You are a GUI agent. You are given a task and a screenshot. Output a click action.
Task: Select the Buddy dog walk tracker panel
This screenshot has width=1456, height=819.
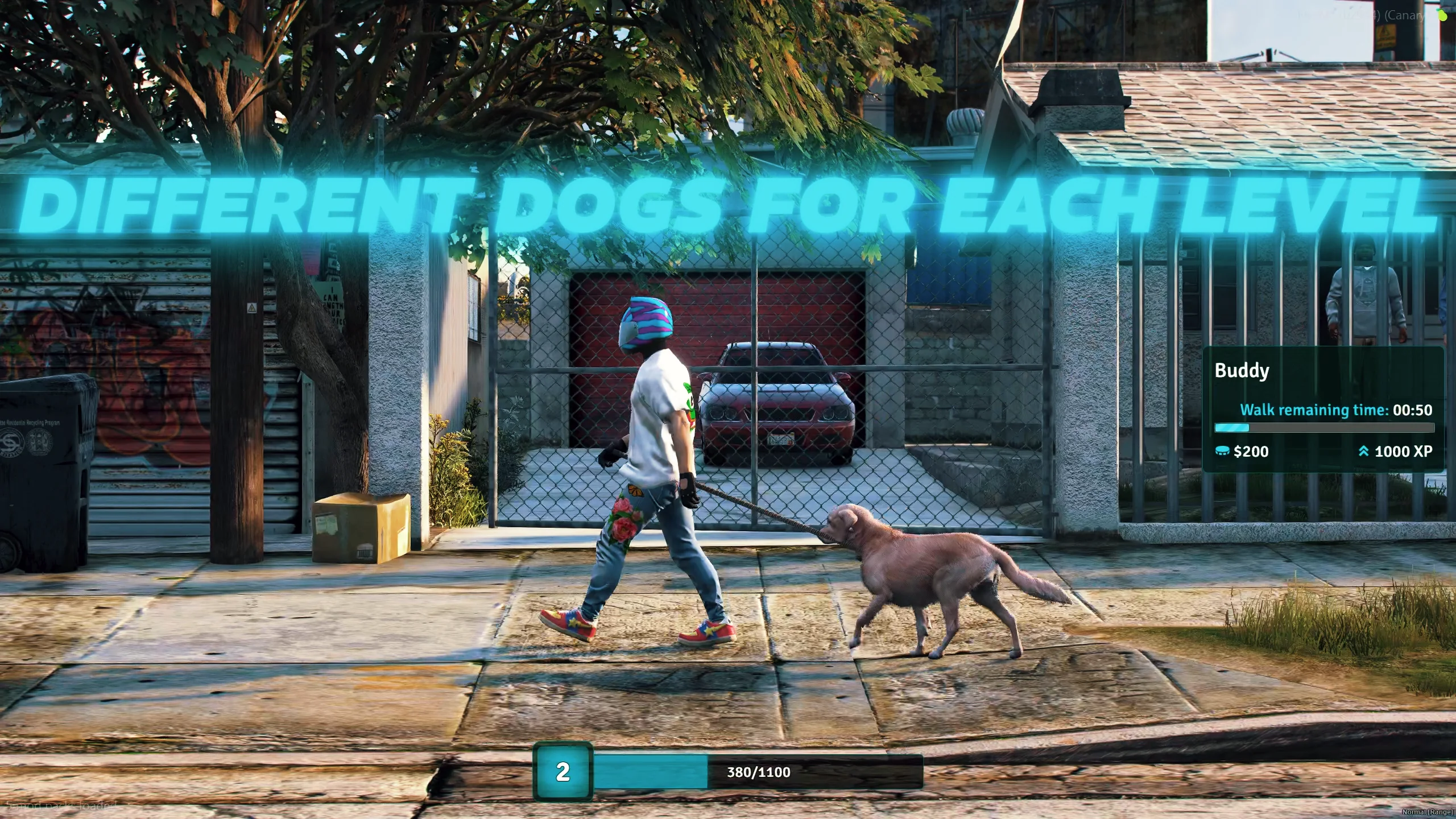coord(1323,409)
